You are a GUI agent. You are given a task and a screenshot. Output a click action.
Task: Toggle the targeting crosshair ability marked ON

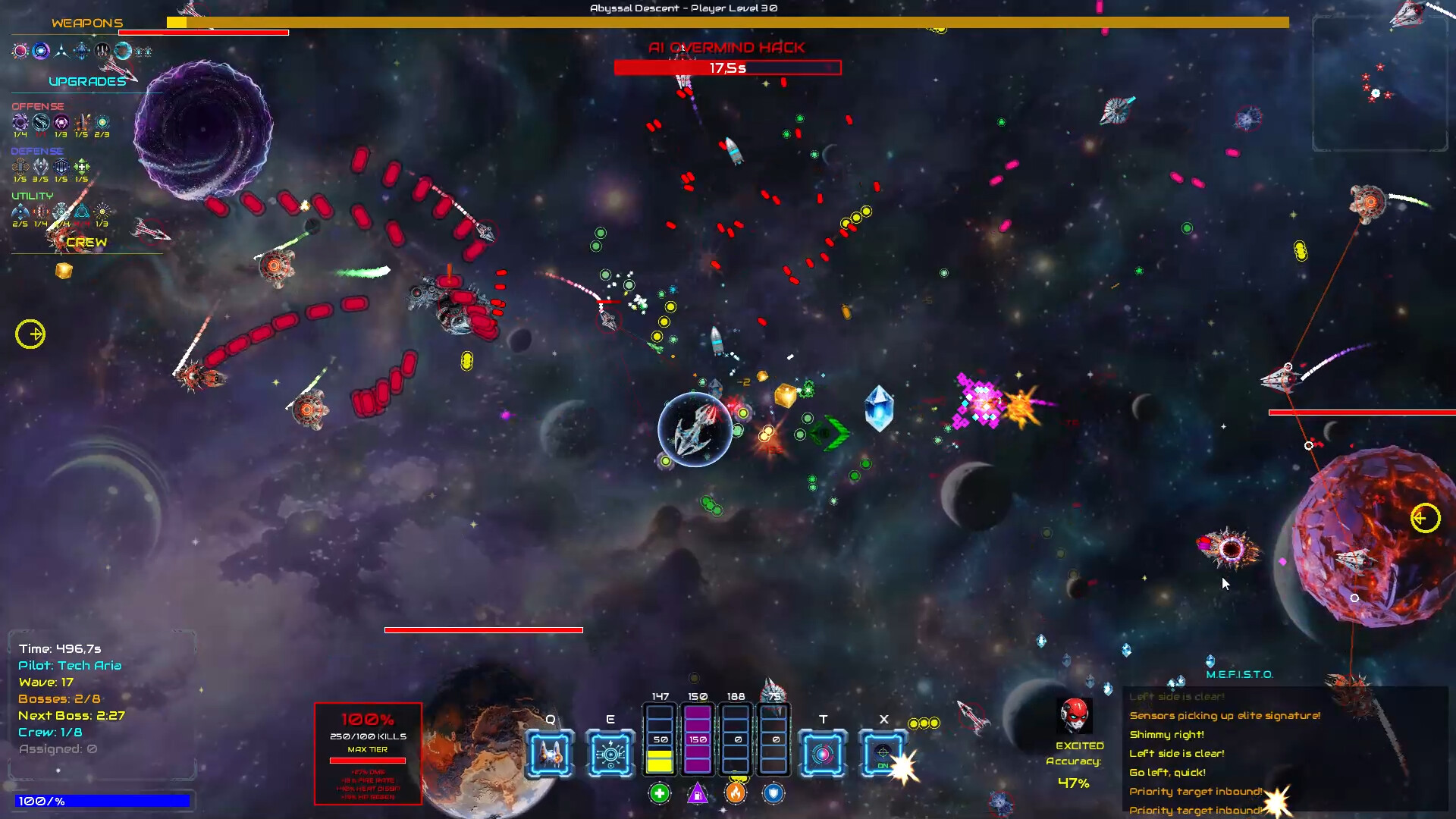coord(883,753)
